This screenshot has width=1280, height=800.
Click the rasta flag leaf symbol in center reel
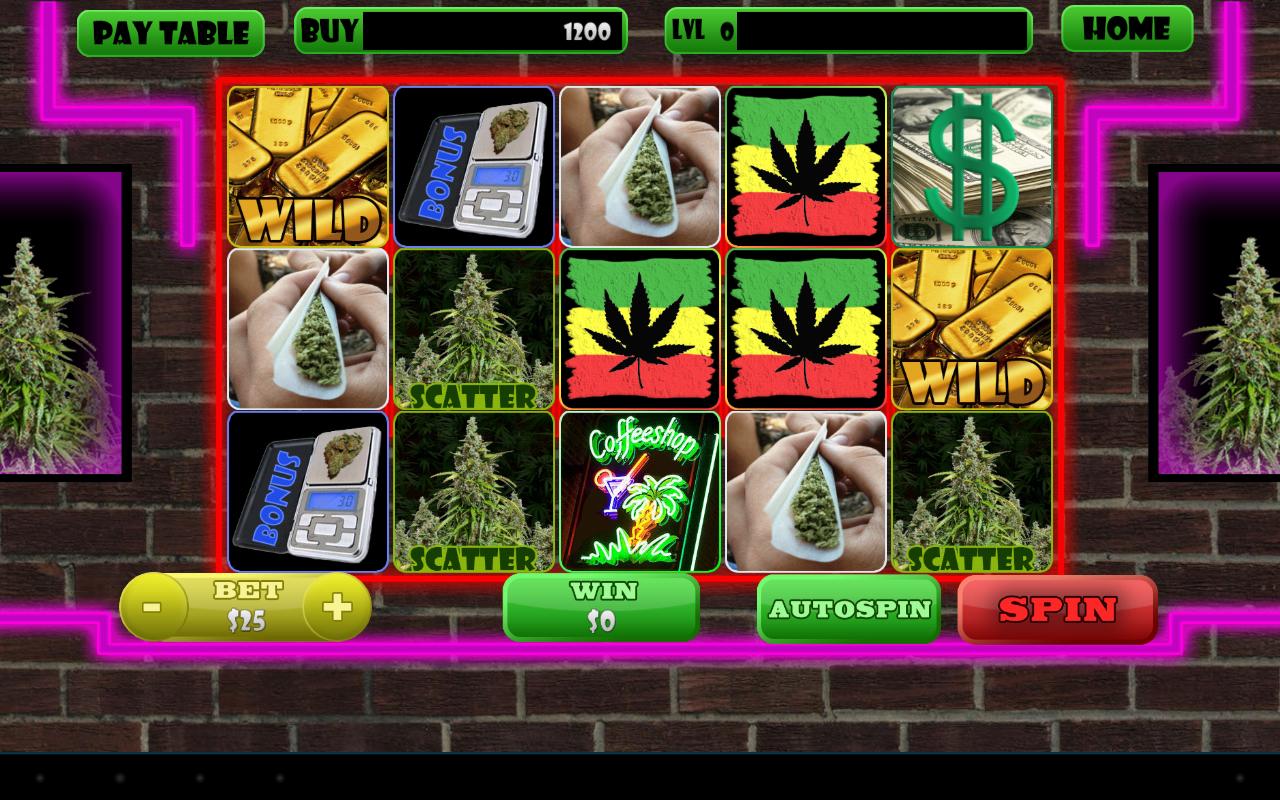click(639, 328)
